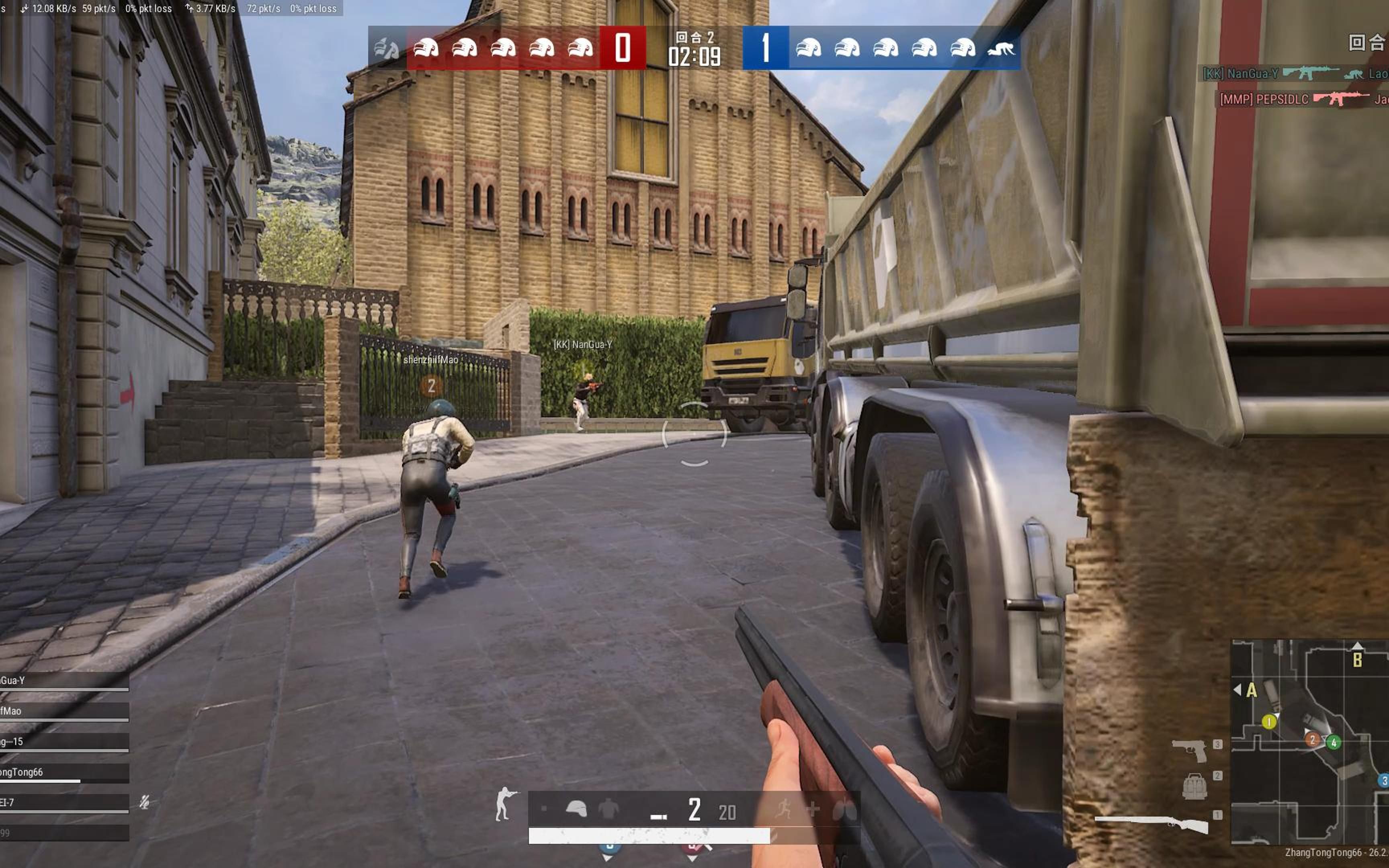Image resolution: width=1389 pixels, height=868 pixels.
Task: Click the NanGua-Y kill feed entry
Action: [x=1294, y=74]
